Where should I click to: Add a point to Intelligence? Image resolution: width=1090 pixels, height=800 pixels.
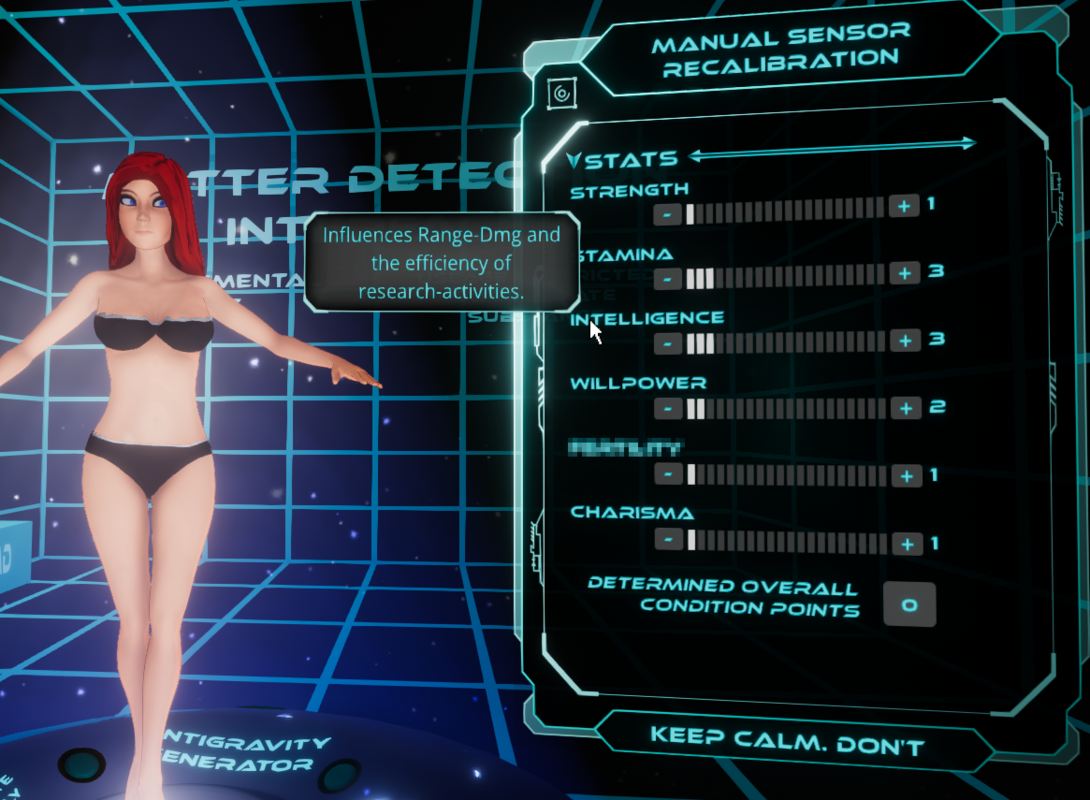point(906,340)
